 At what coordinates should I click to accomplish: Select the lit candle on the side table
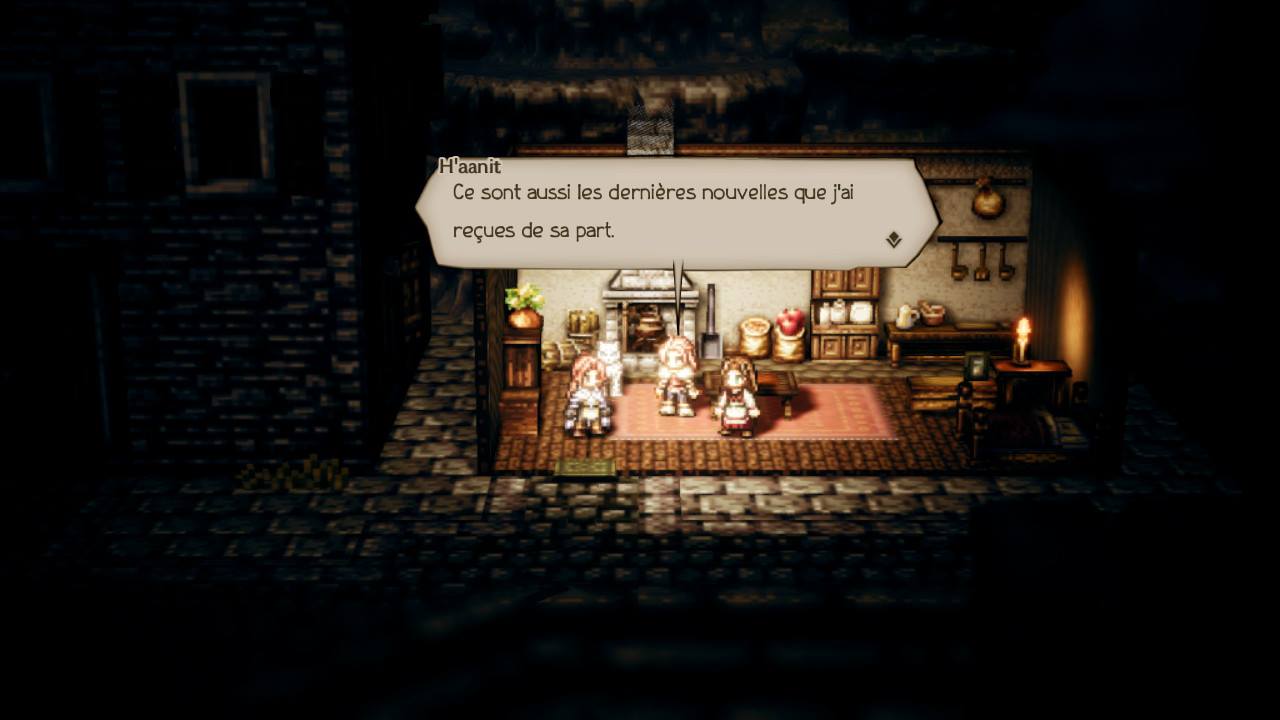1022,338
